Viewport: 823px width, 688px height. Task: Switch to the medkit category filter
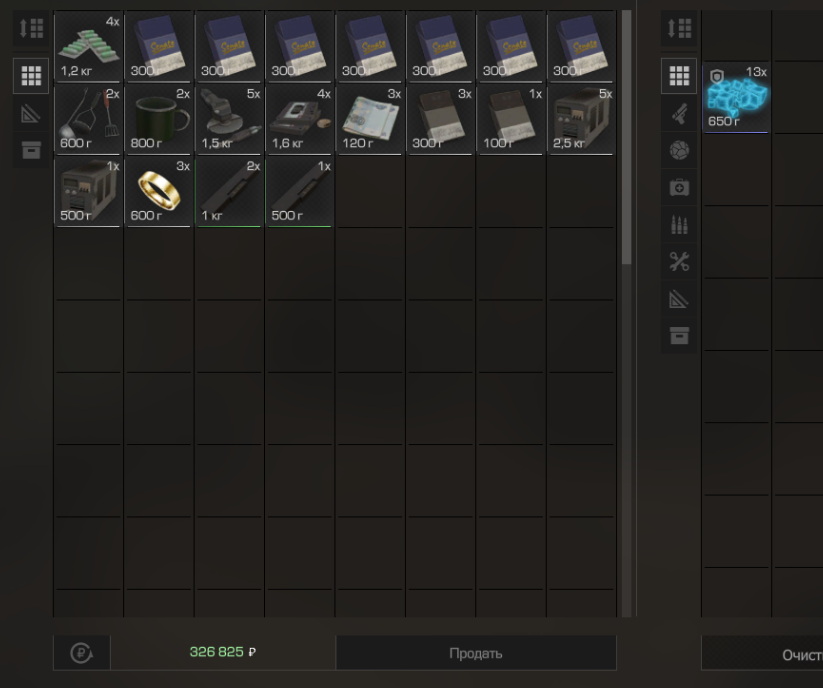click(x=679, y=187)
